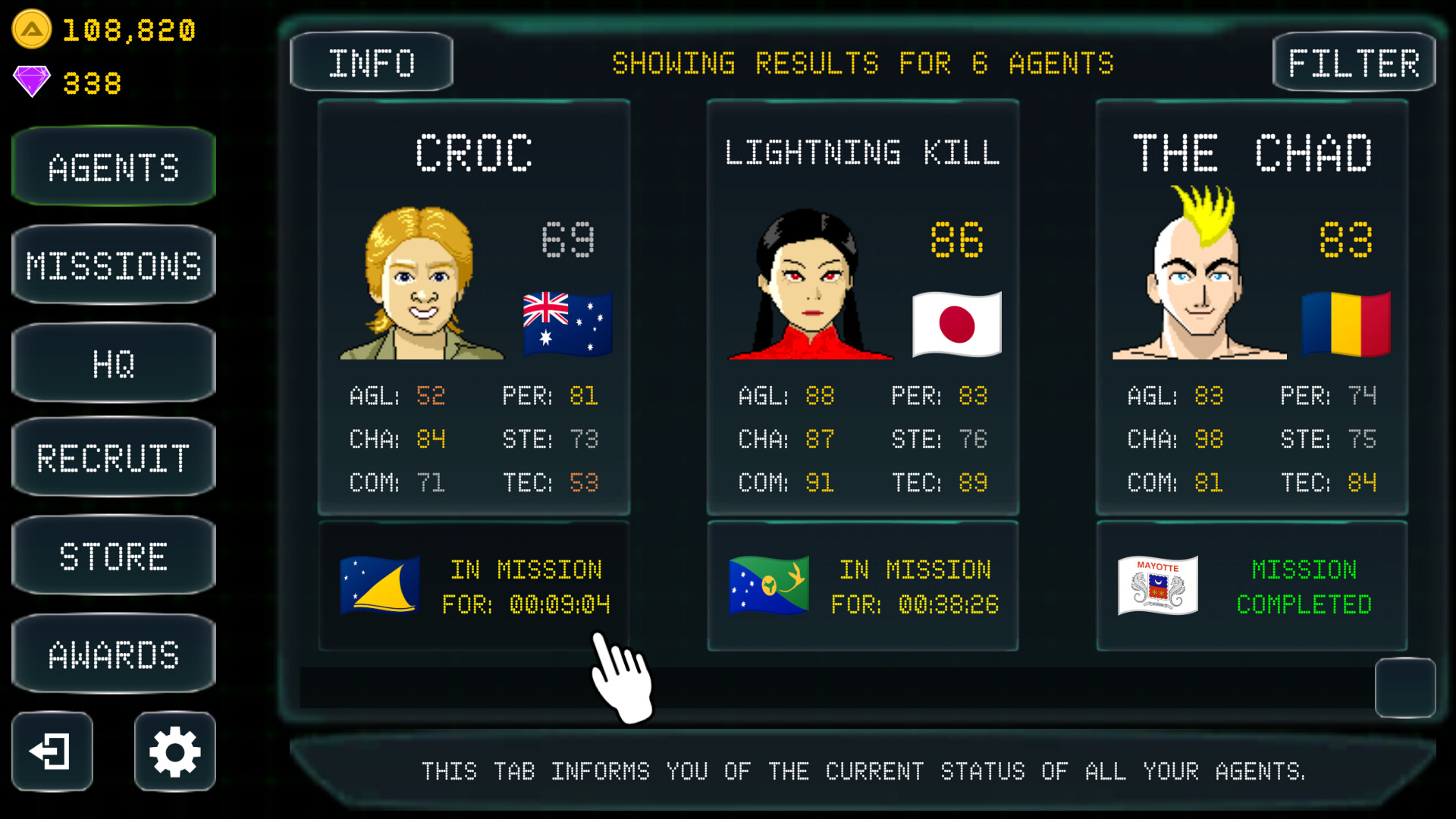The width and height of the screenshot is (1456, 819).
Task: Open the STORE menu
Action: click(112, 555)
